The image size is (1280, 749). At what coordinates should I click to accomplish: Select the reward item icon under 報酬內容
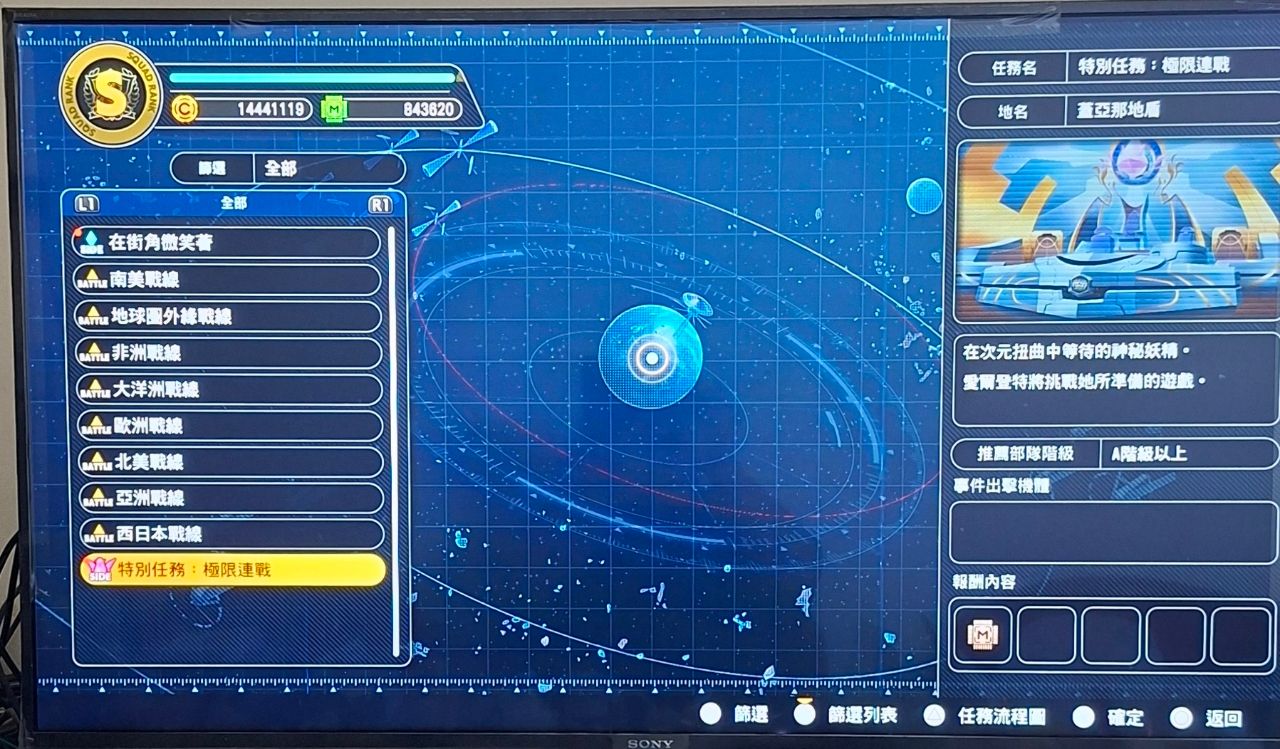982,635
